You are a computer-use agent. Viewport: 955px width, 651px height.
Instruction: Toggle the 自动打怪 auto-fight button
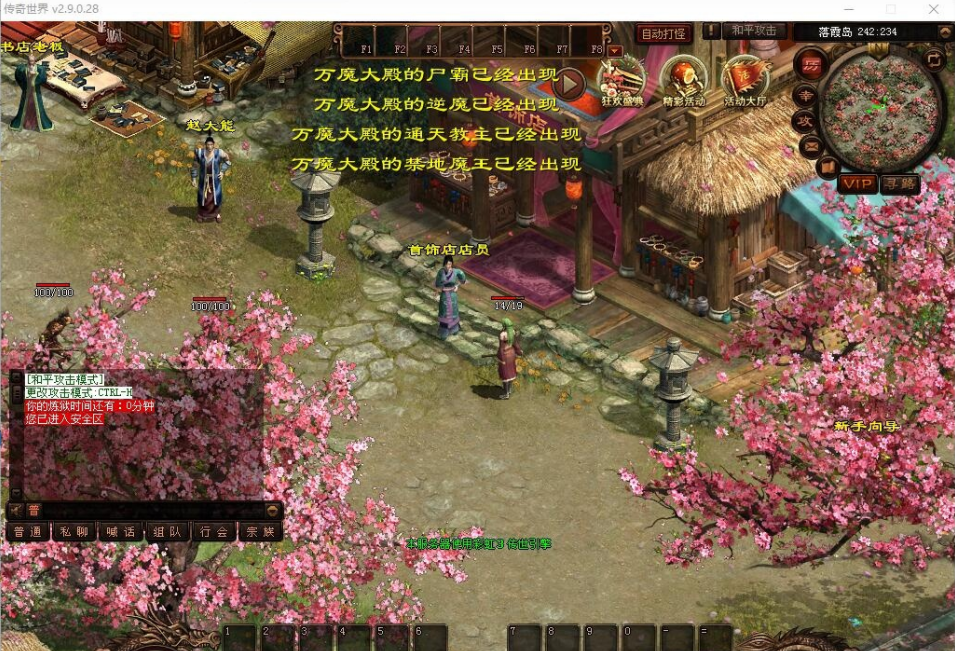[x=664, y=33]
